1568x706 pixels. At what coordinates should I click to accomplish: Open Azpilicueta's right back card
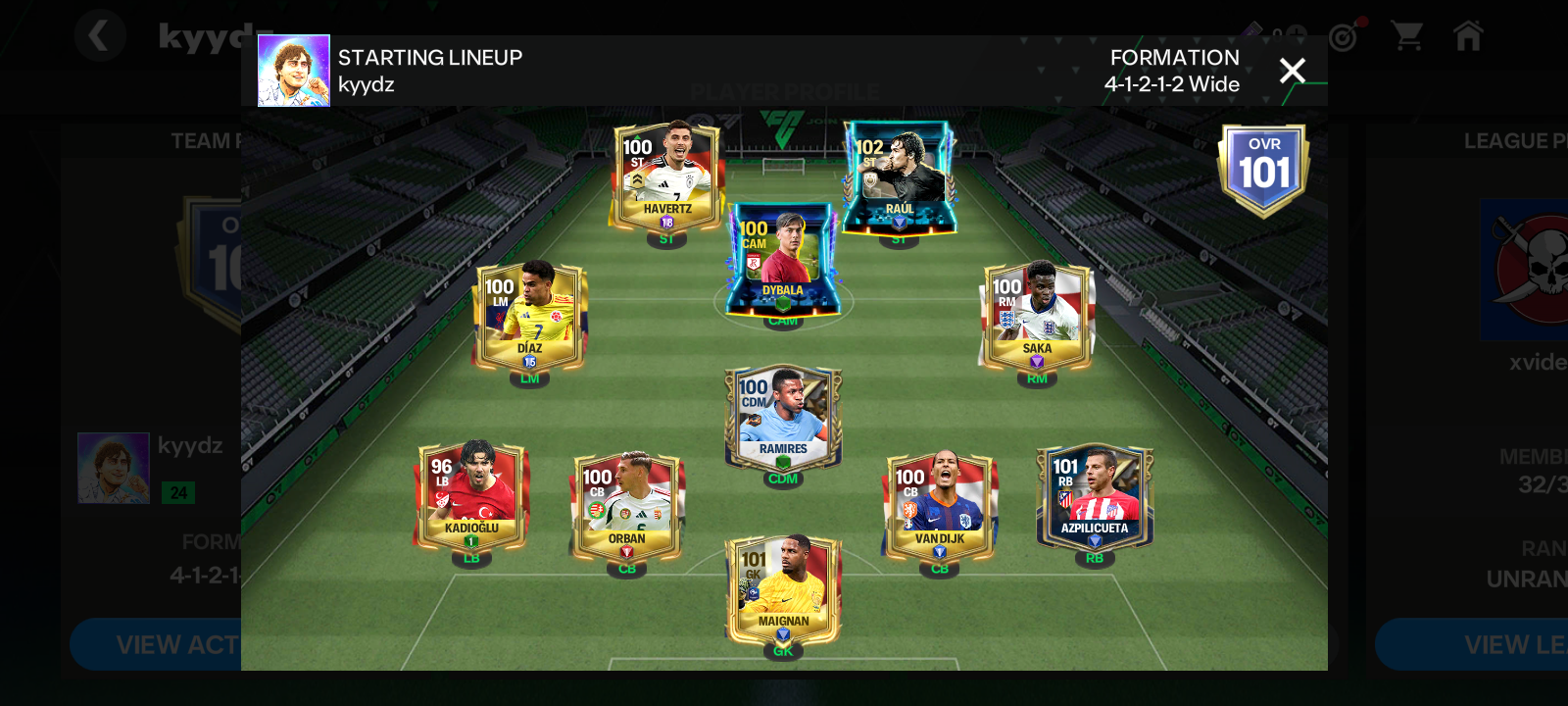pos(1095,495)
